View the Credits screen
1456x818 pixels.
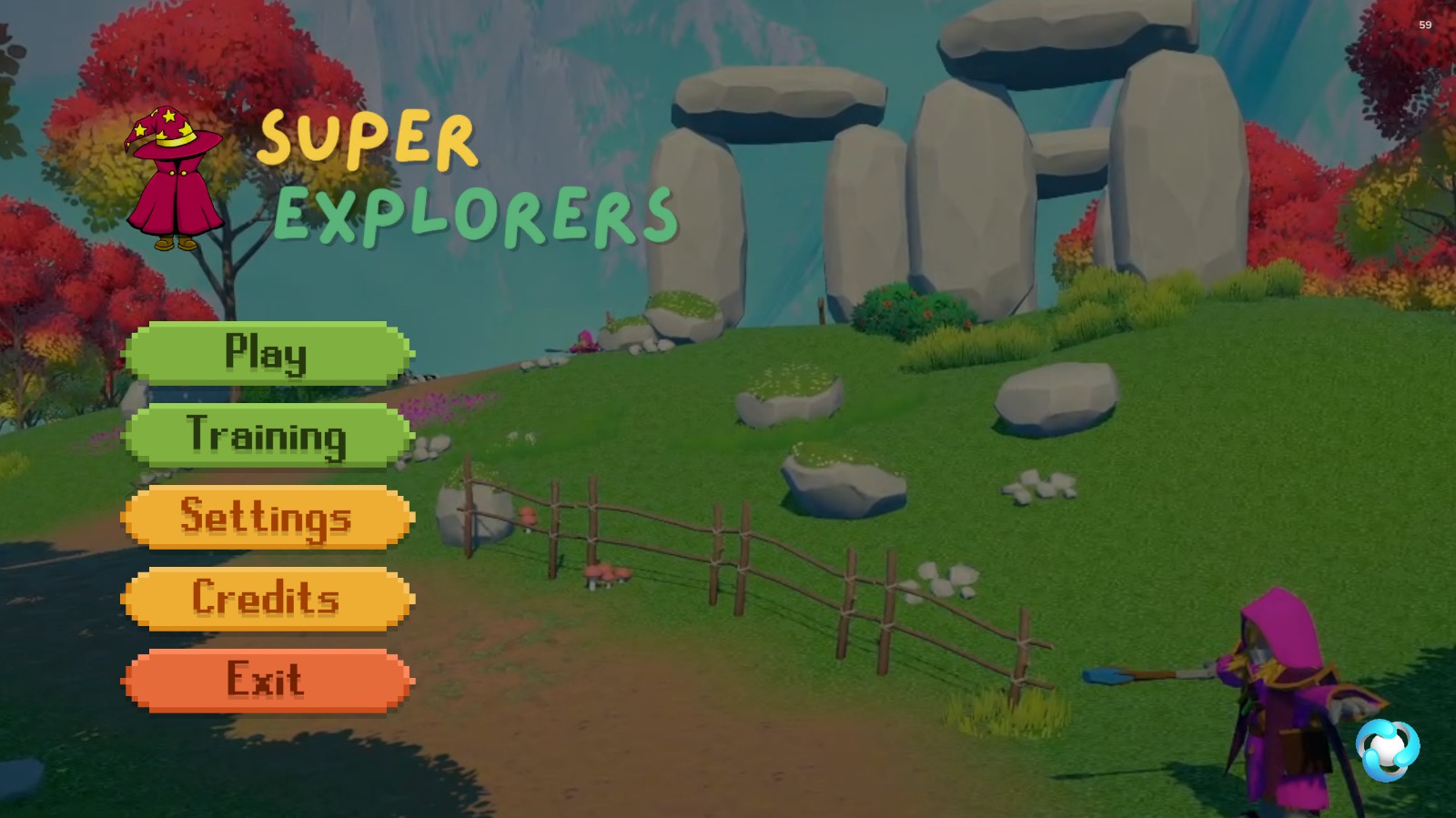267,599
